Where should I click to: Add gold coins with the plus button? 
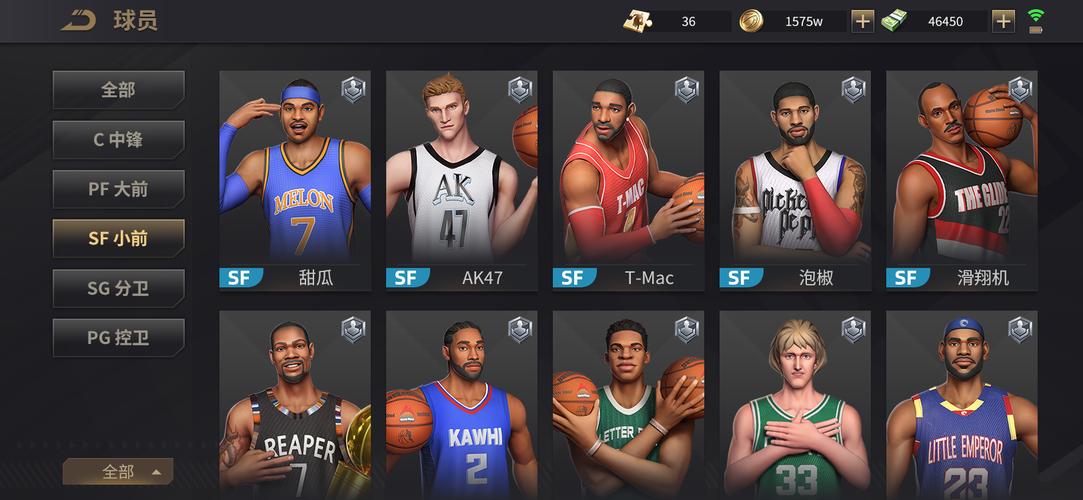(862, 21)
